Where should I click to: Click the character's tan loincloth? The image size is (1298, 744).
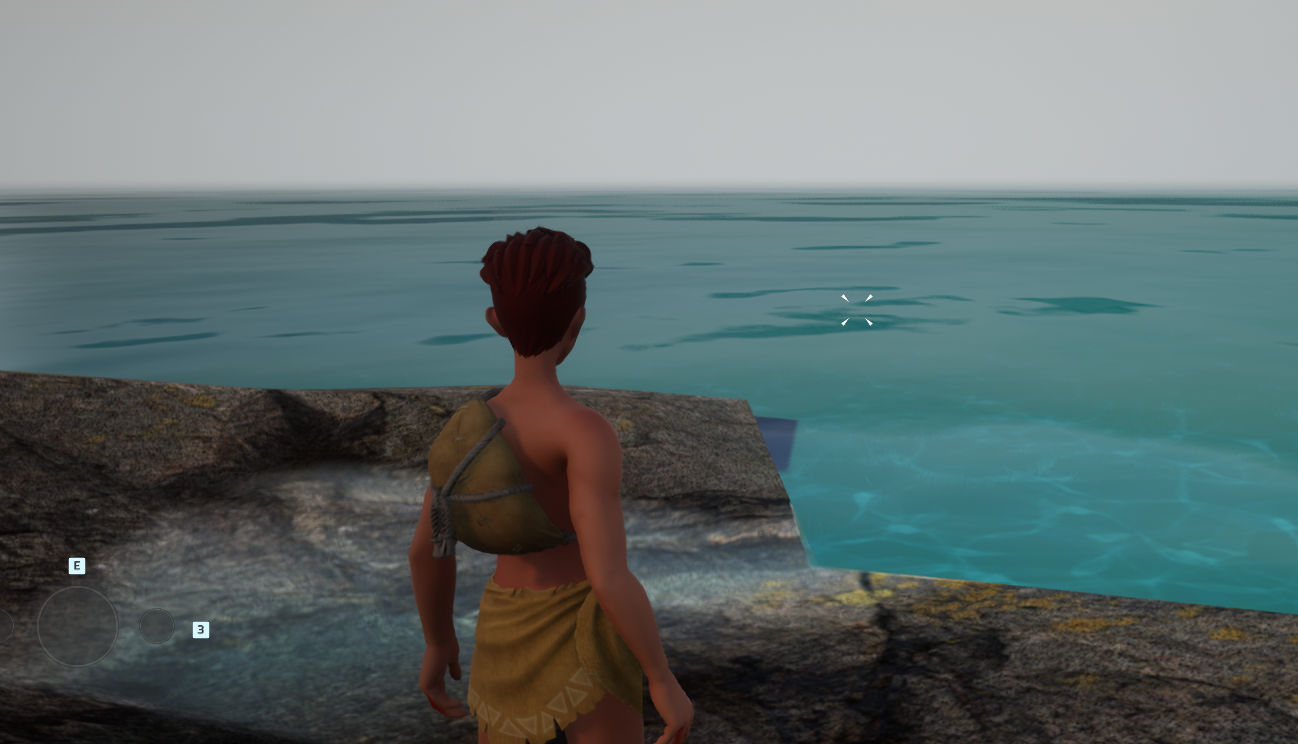tap(530, 660)
